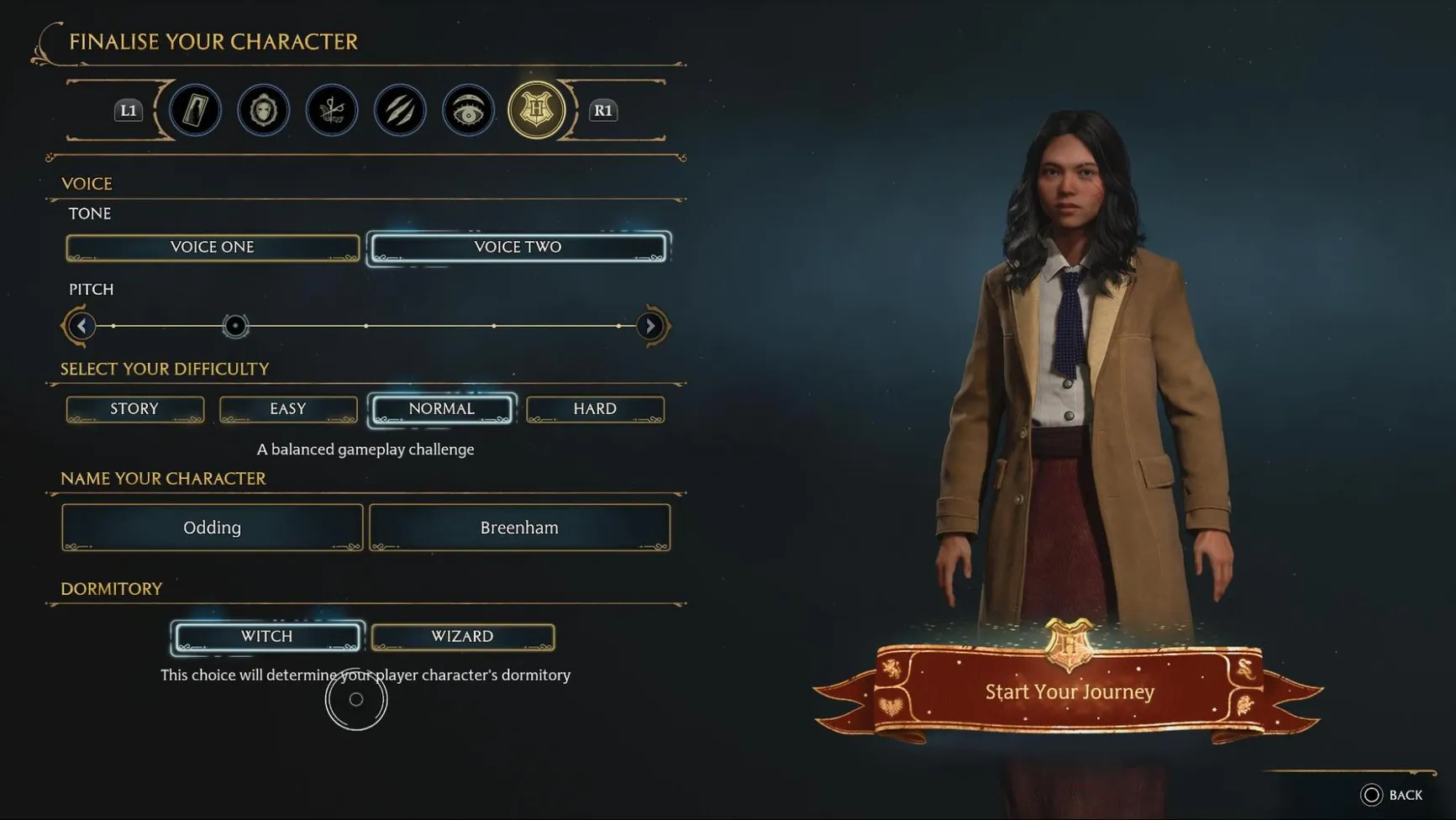Select the Hogwarts crest finalise tab

click(536, 110)
